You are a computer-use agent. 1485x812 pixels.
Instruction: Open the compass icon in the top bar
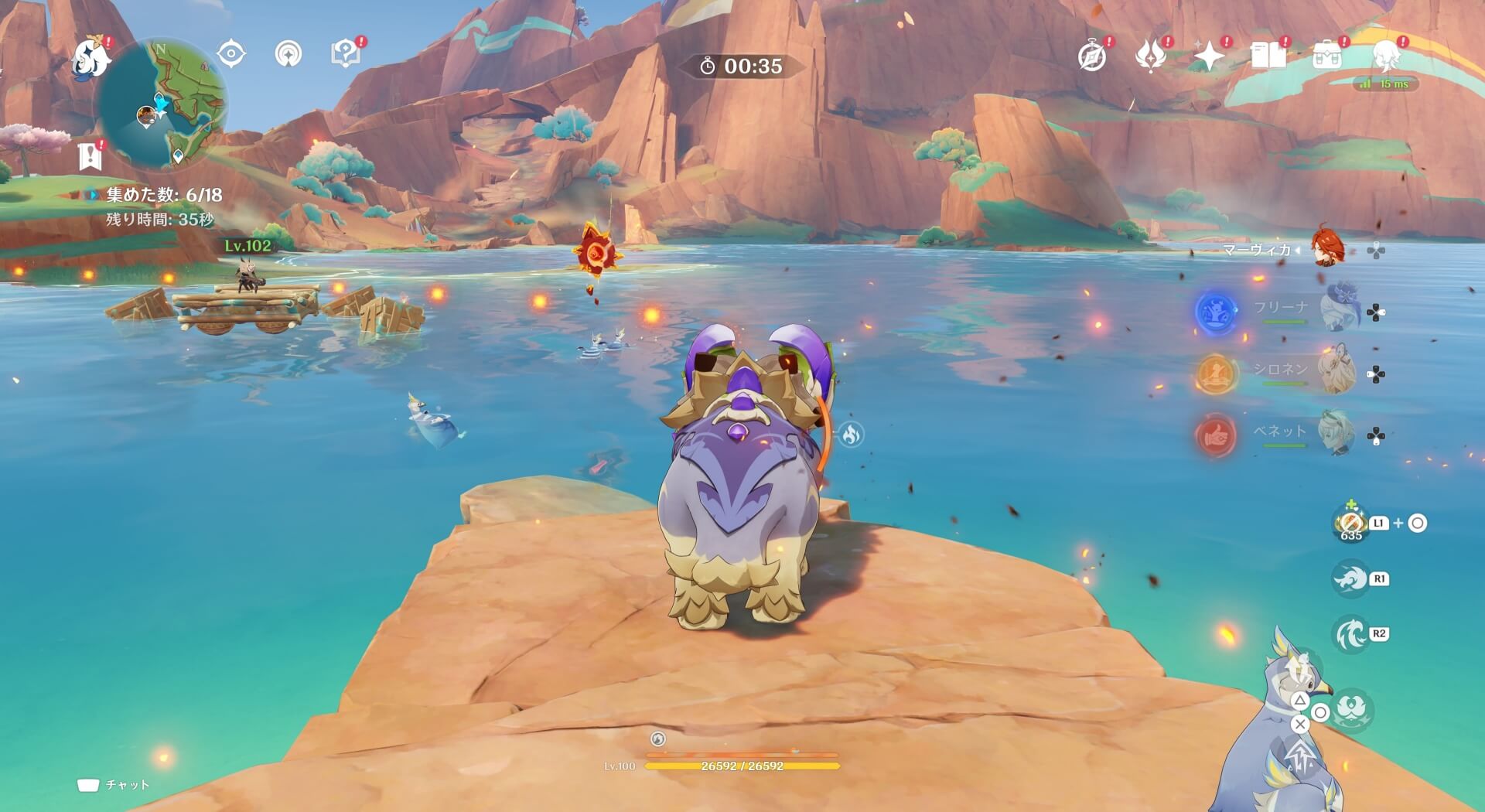[x=1092, y=56]
